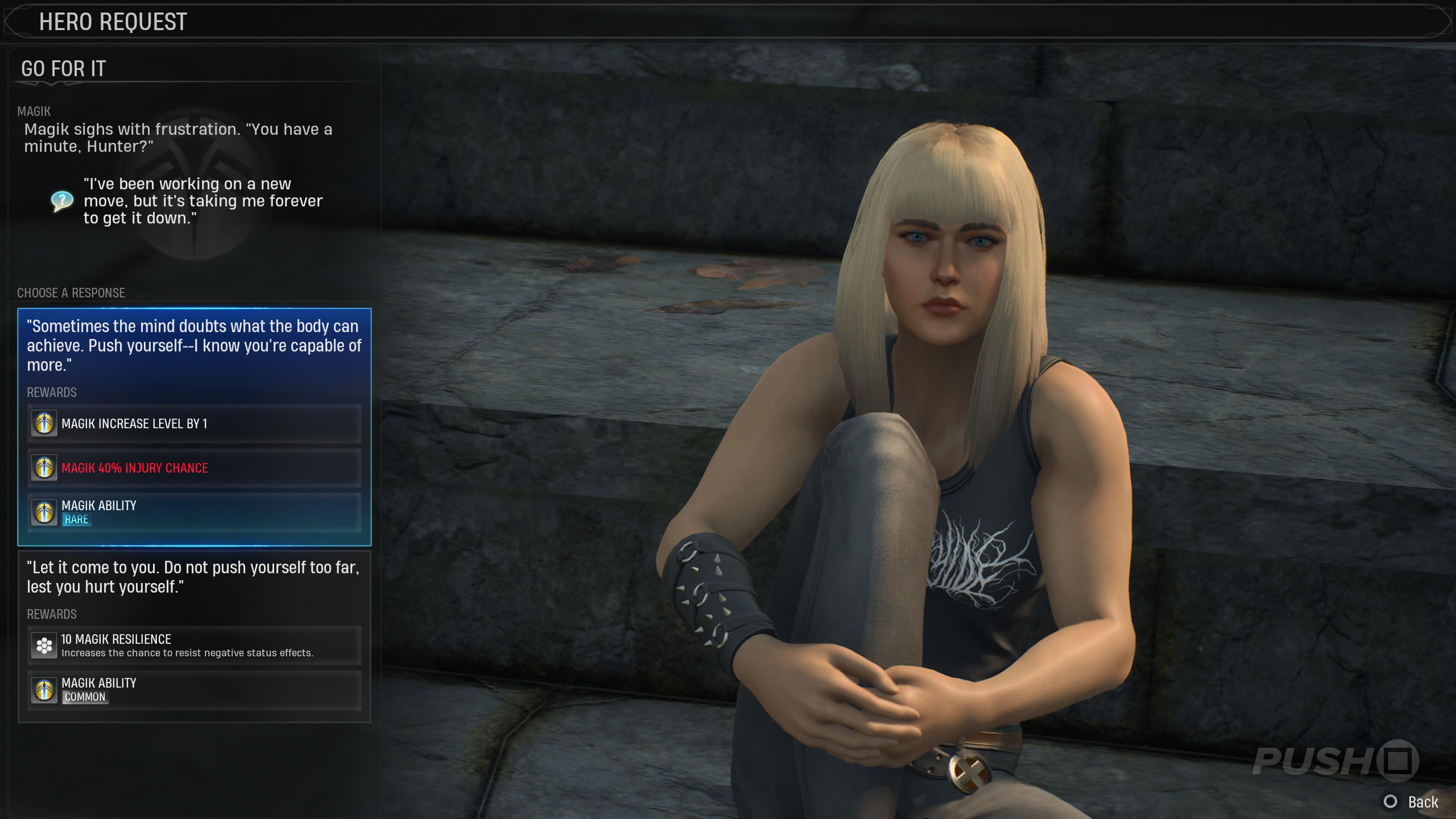Screen dimensions: 1456x819
Task: Click the Rare Magik Ability reward
Action: pos(194,512)
